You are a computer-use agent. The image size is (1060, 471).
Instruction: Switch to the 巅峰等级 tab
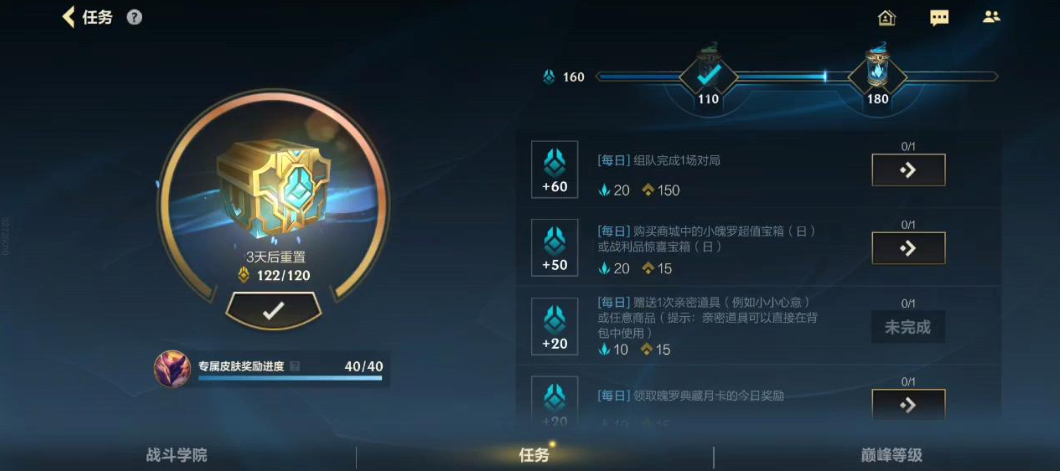pyautogui.click(x=891, y=455)
